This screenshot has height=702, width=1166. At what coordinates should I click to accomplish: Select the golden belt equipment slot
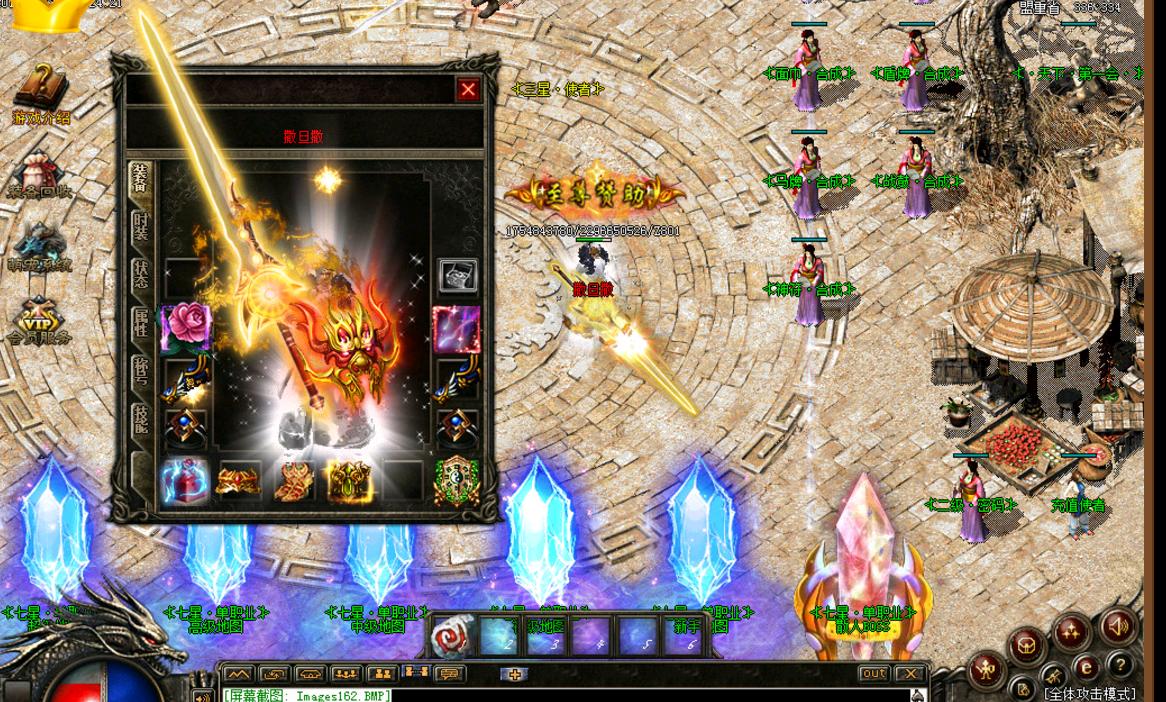[x=238, y=481]
